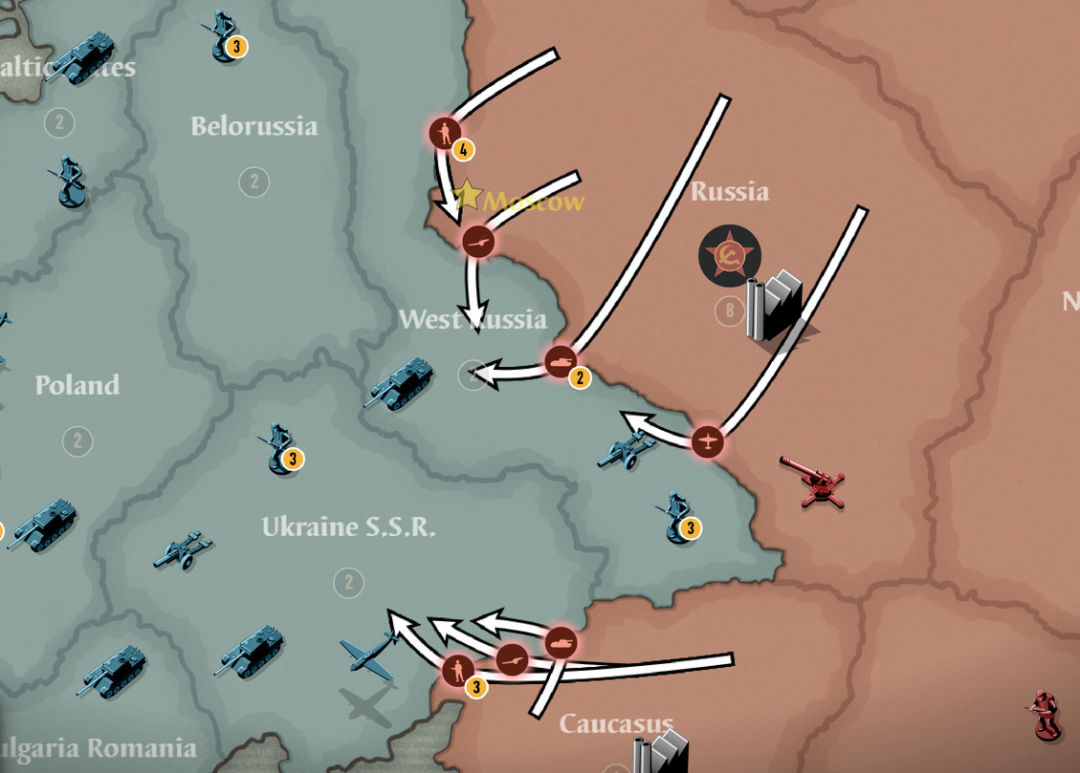Select the Poland territory label
Screen dimensions: 1080x773
pyautogui.click(x=77, y=385)
